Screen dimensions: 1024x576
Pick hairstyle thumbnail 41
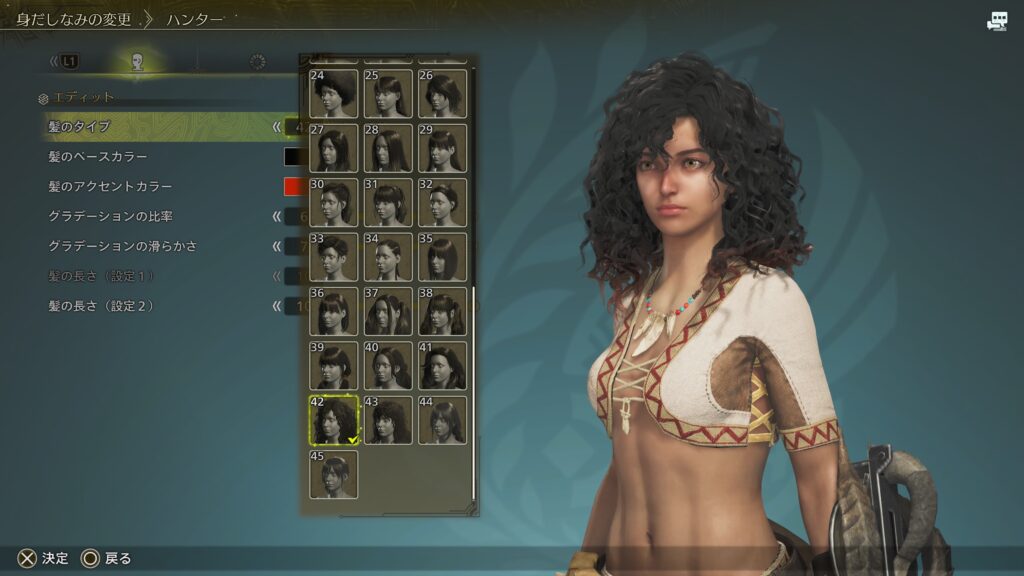442,365
